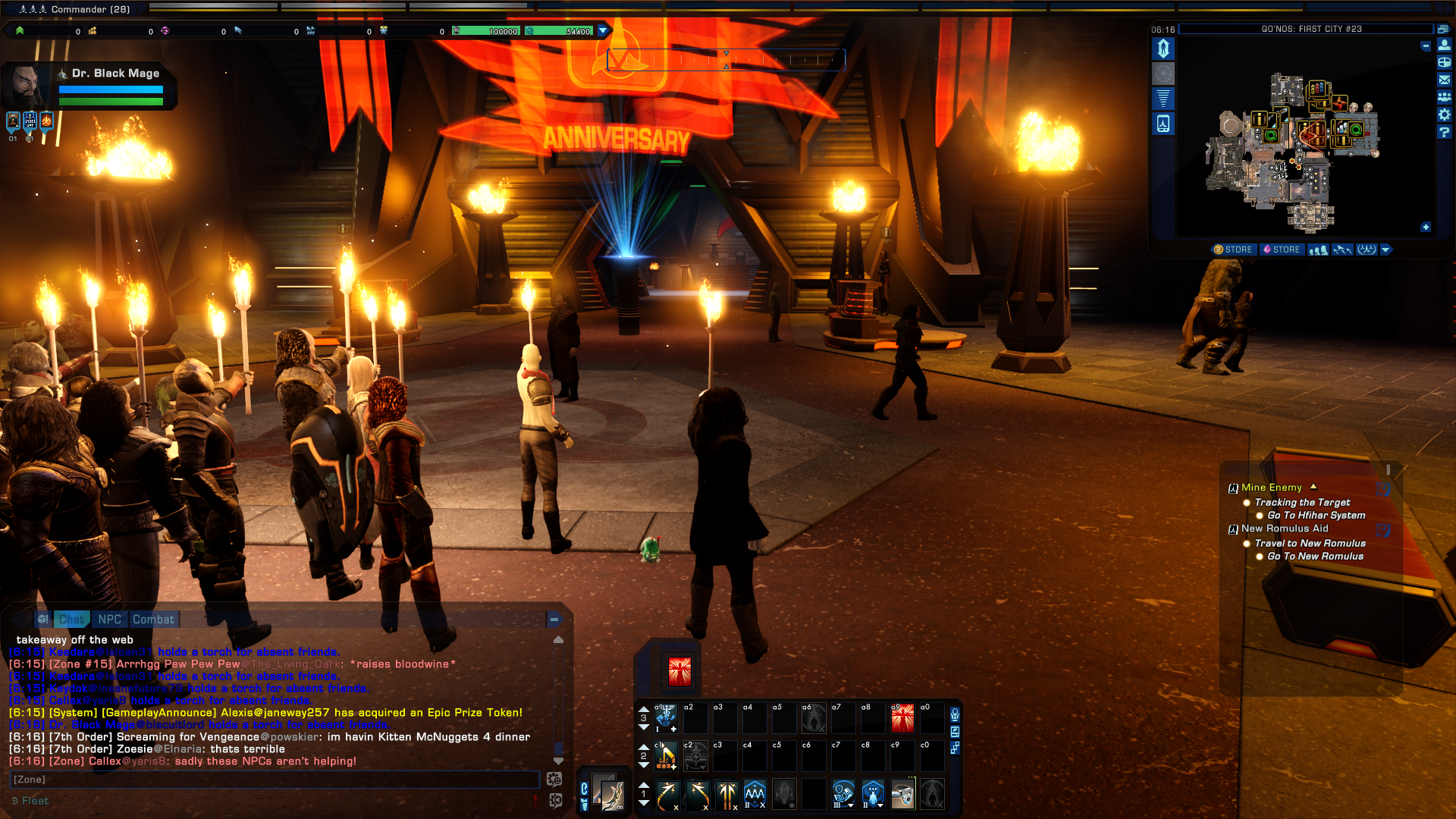Open the Combat log tab
This screenshot has width=1456, height=819.
tap(153, 620)
